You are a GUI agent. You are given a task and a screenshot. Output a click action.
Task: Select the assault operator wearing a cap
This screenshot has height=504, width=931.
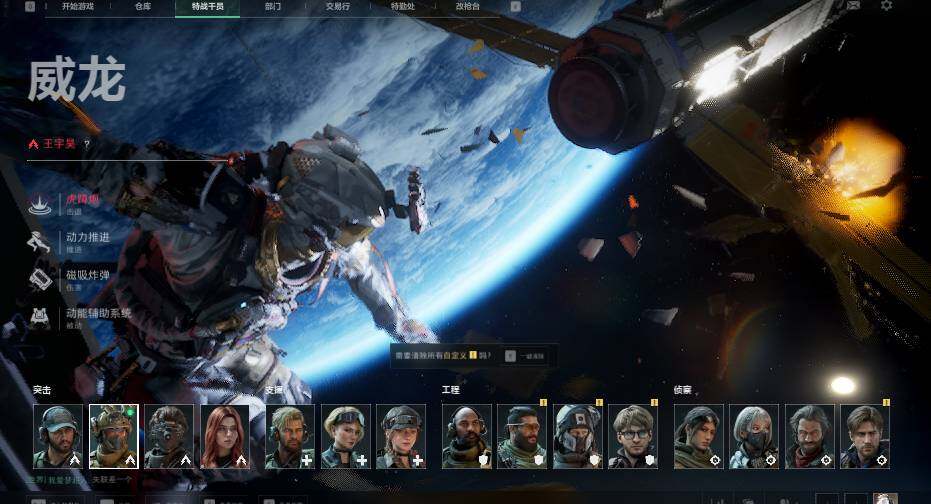coord(58,437)
